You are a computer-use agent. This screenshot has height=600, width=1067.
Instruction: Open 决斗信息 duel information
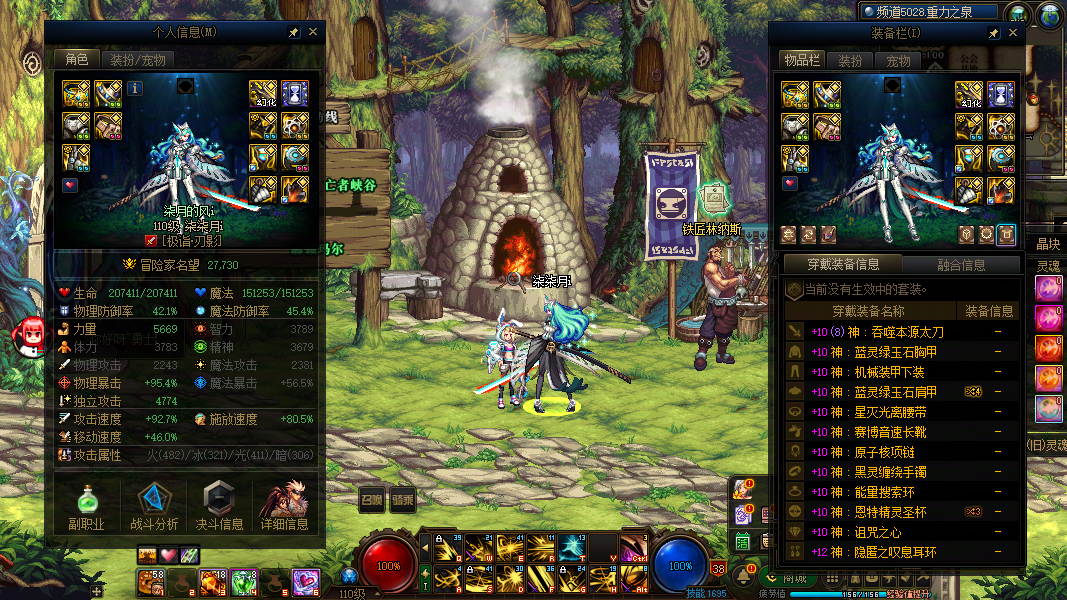point(220,506)
